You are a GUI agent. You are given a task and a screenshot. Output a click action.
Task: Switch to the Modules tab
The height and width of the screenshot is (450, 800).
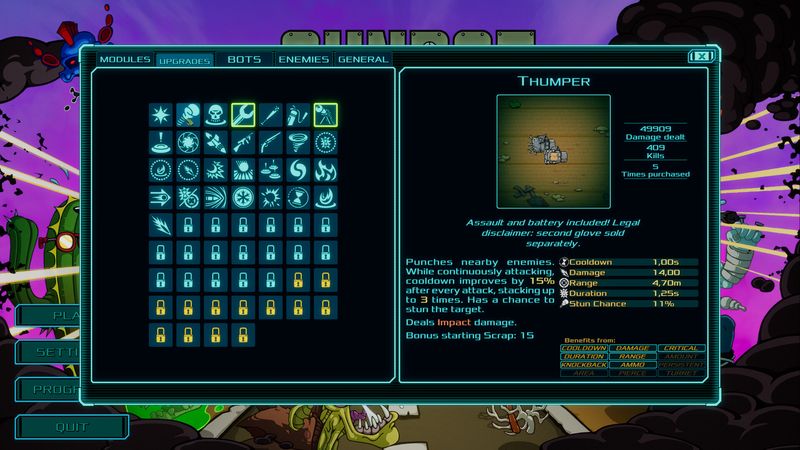click(x=125, y=60)
